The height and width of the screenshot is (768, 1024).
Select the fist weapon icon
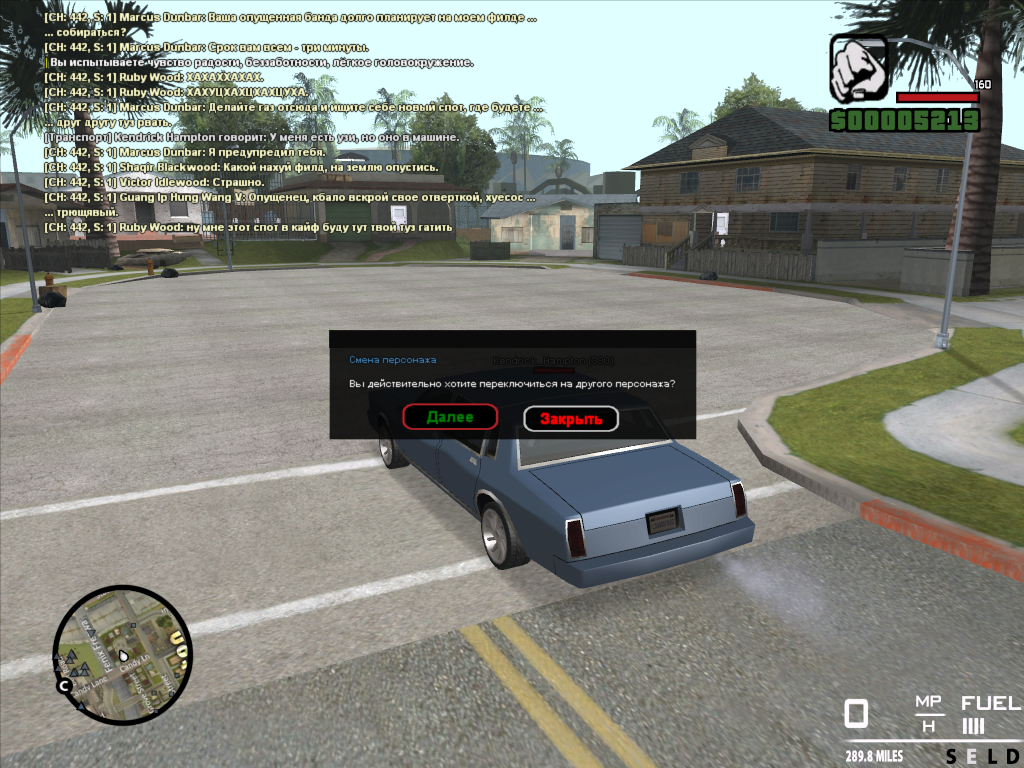pyautogui.click(x=859, y=69)
